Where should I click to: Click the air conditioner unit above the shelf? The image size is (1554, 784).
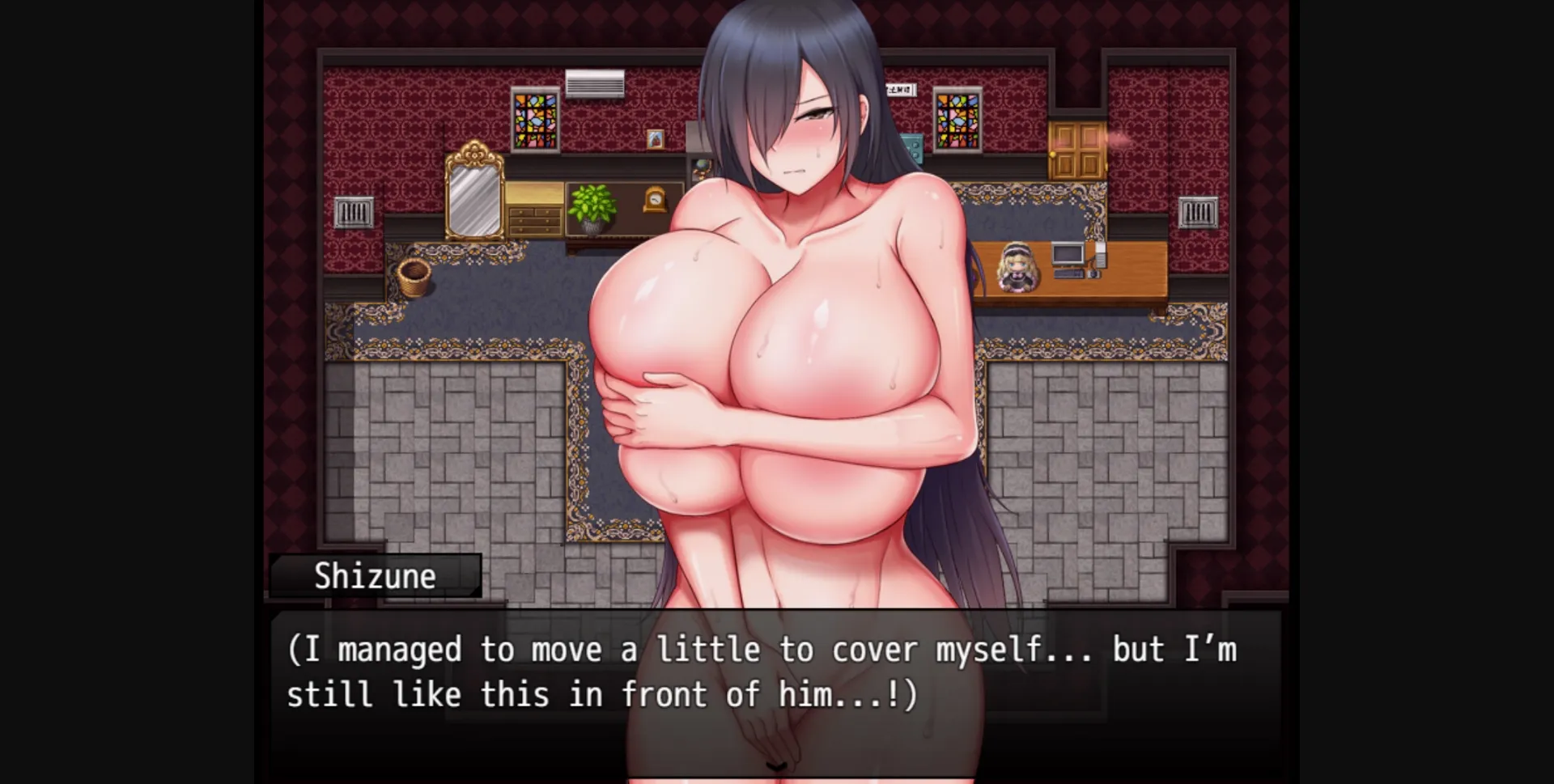tap(595, 83)
